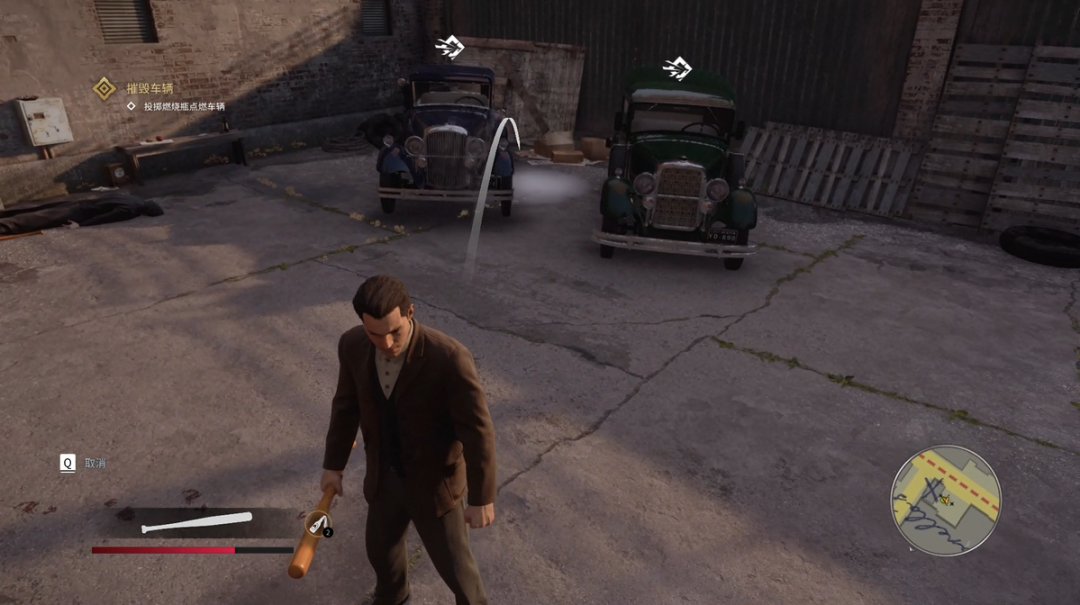Screen dimensions: 1080x605
Task: Select the baseball bat weapon slot
Action: coord(197,522)
